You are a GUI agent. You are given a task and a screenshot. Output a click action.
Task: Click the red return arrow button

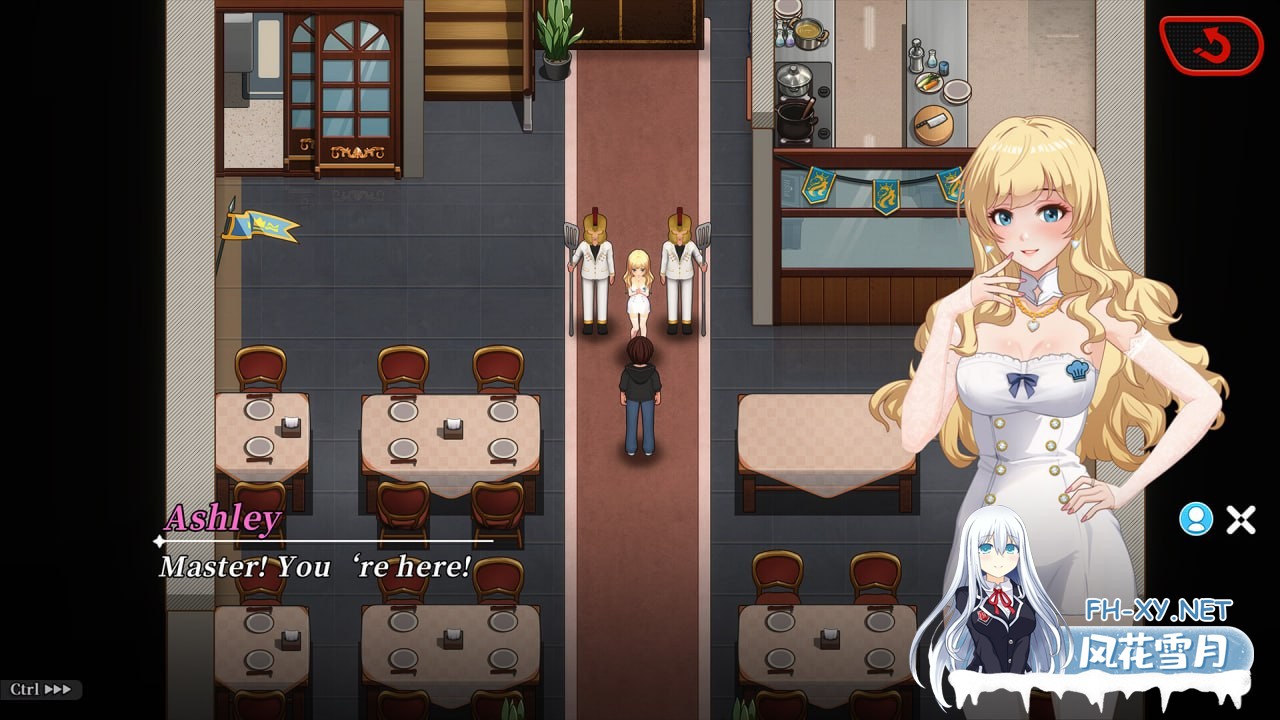1211,45
